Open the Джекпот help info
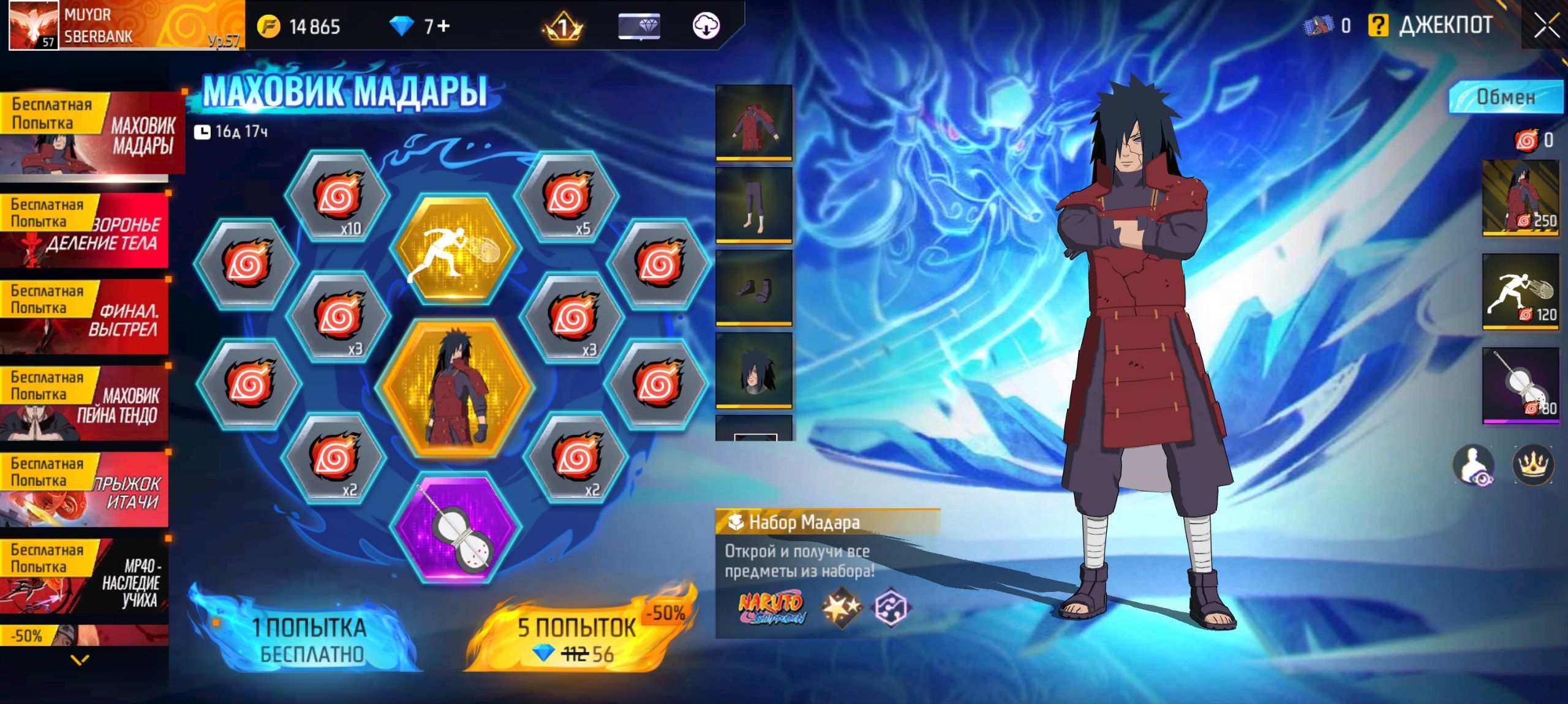 coord(1378,26)
